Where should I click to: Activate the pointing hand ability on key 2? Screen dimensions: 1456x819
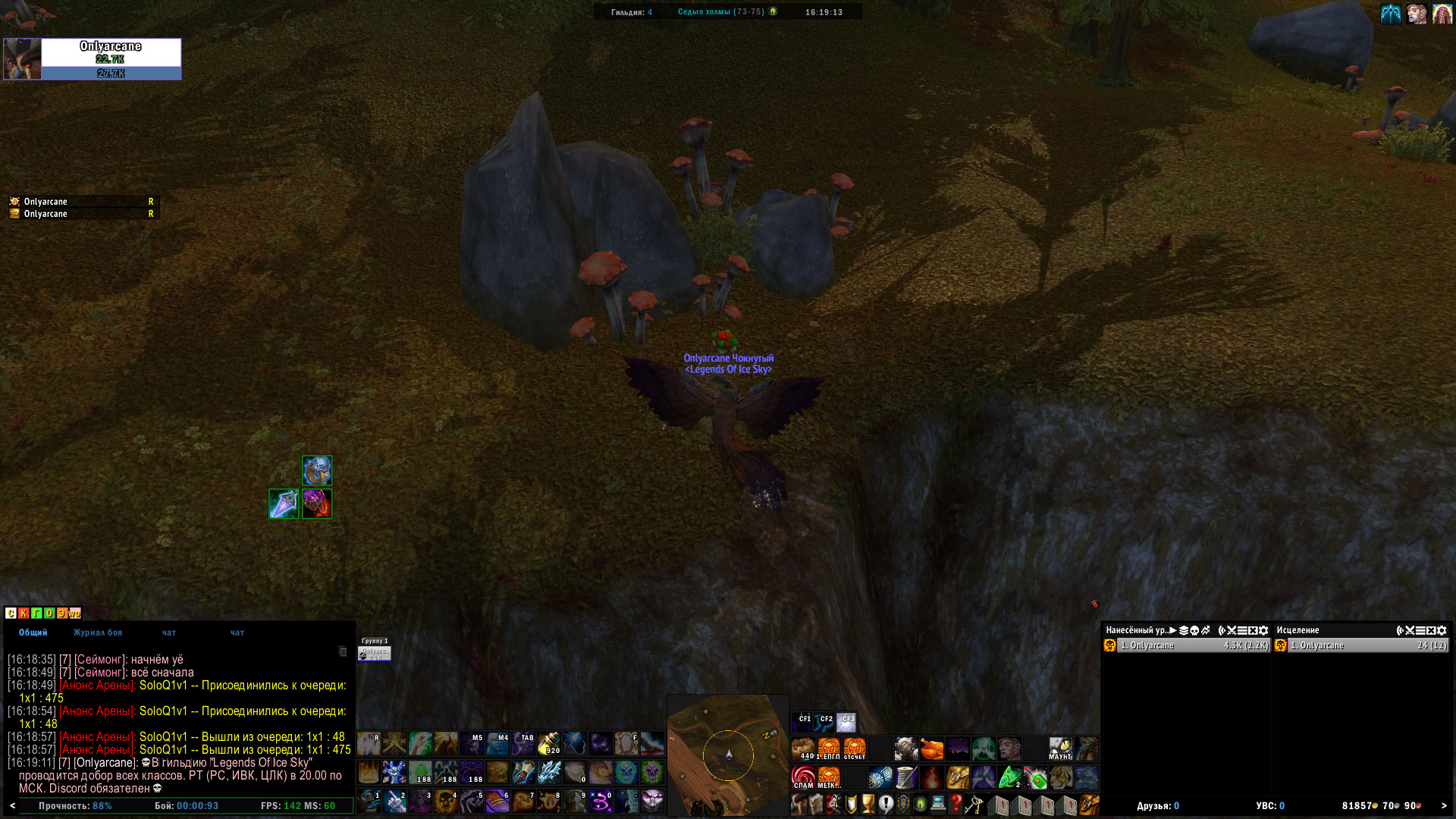395,801
